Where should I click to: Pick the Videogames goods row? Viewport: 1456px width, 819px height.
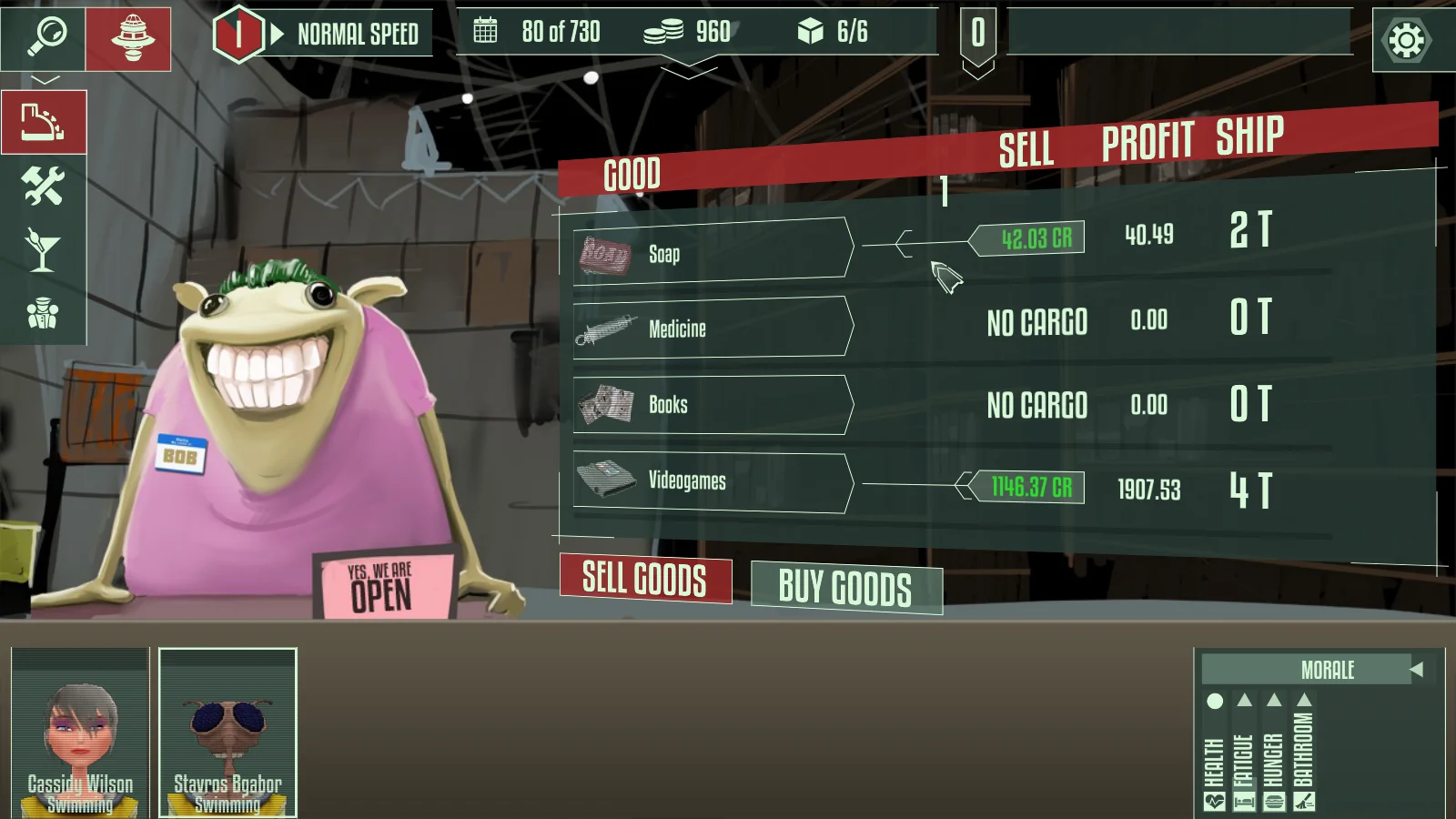[713, 482]
